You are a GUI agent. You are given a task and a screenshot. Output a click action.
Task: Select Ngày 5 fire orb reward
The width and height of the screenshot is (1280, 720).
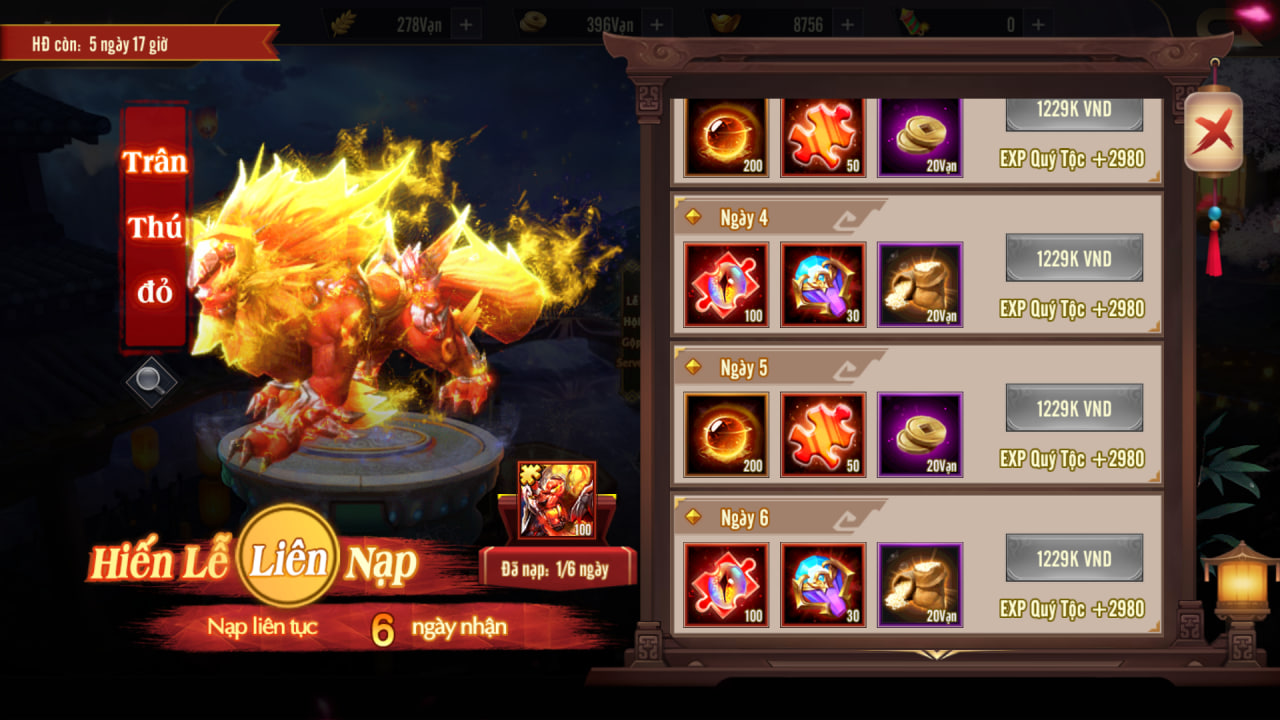[x=726, y=435]
